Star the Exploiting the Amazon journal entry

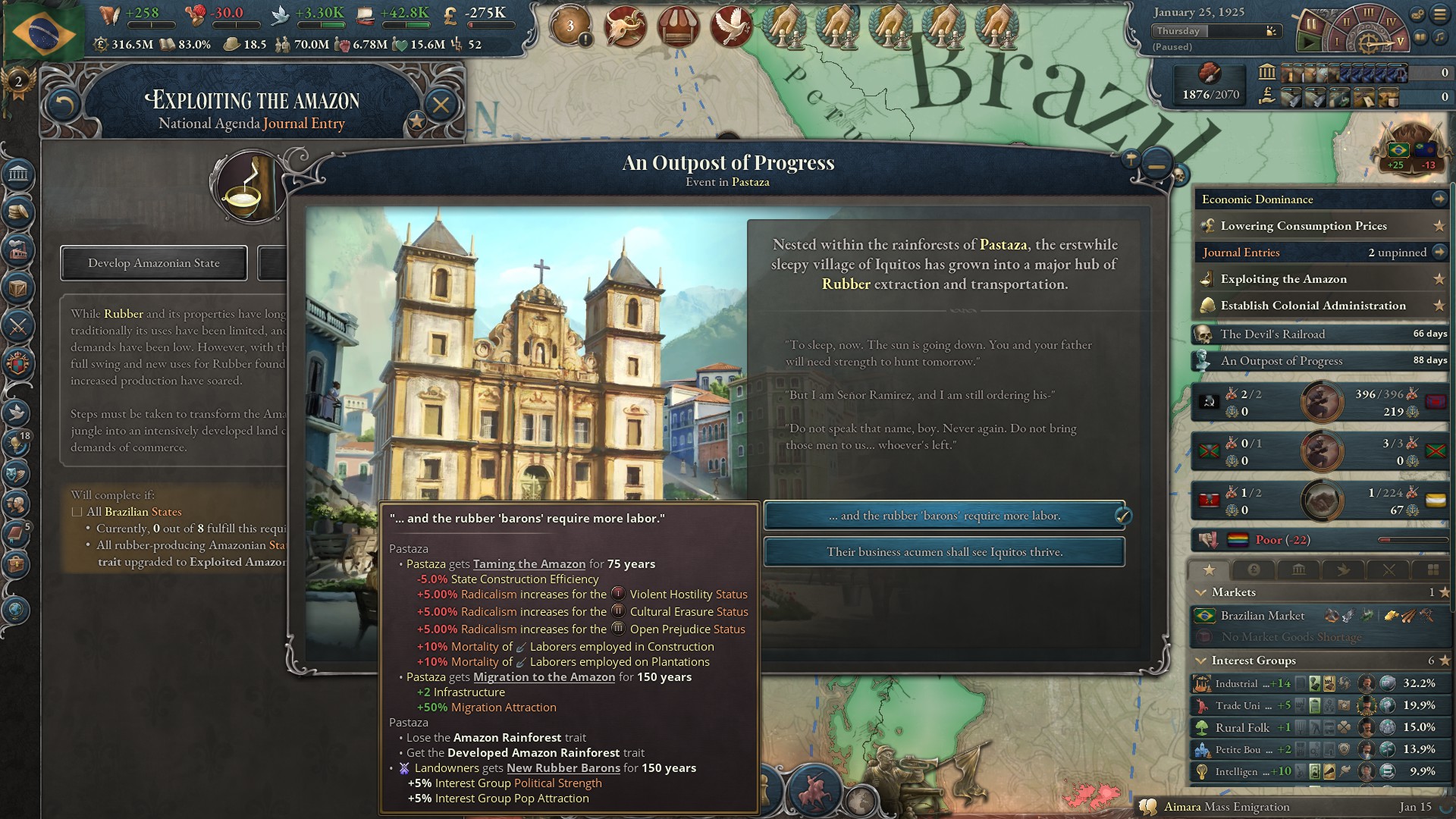click(1438, 279)
